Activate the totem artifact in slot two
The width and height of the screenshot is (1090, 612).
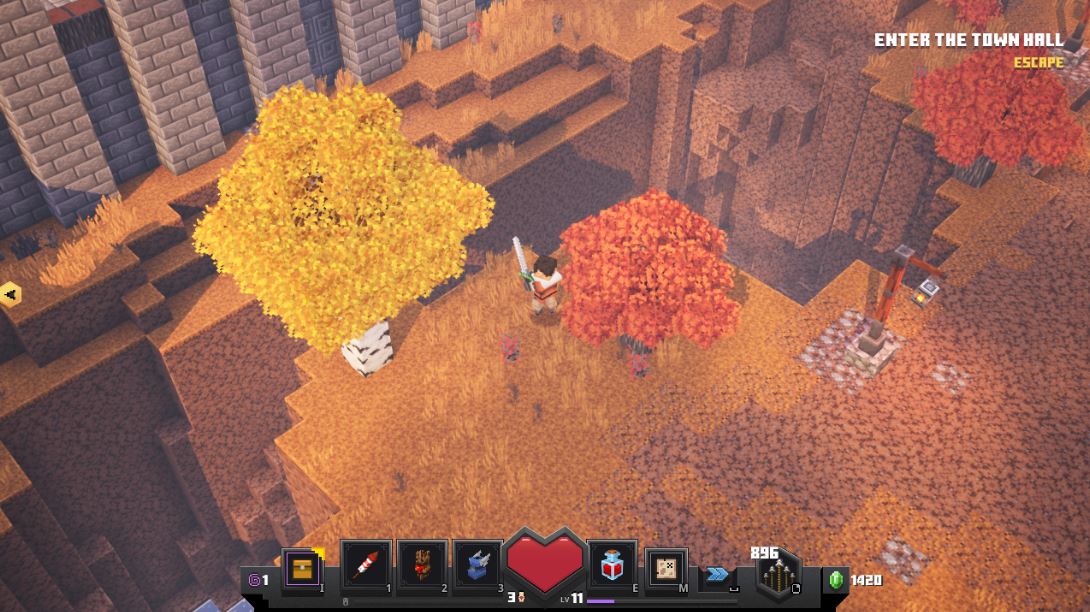(x=421, y=566)
